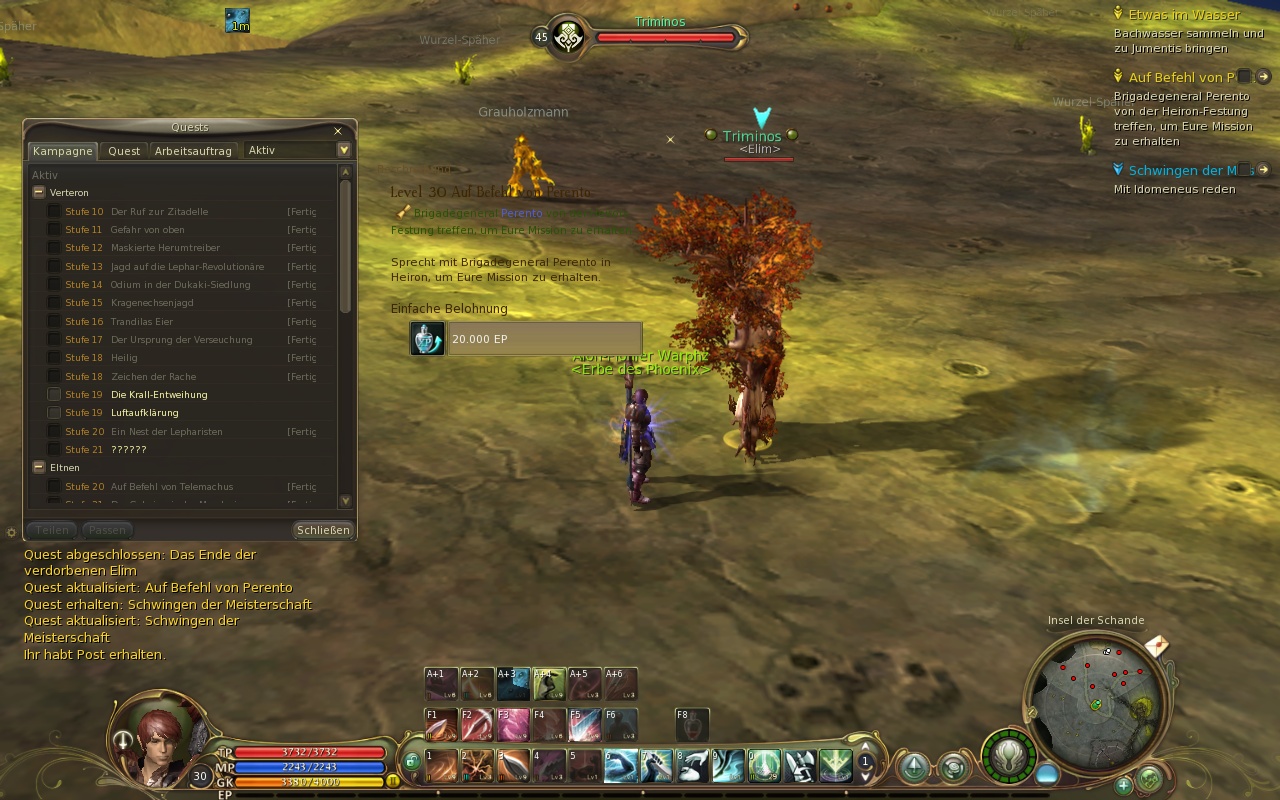Use the potion in the F8 slot
The image size is (1280, 800).
692,725
